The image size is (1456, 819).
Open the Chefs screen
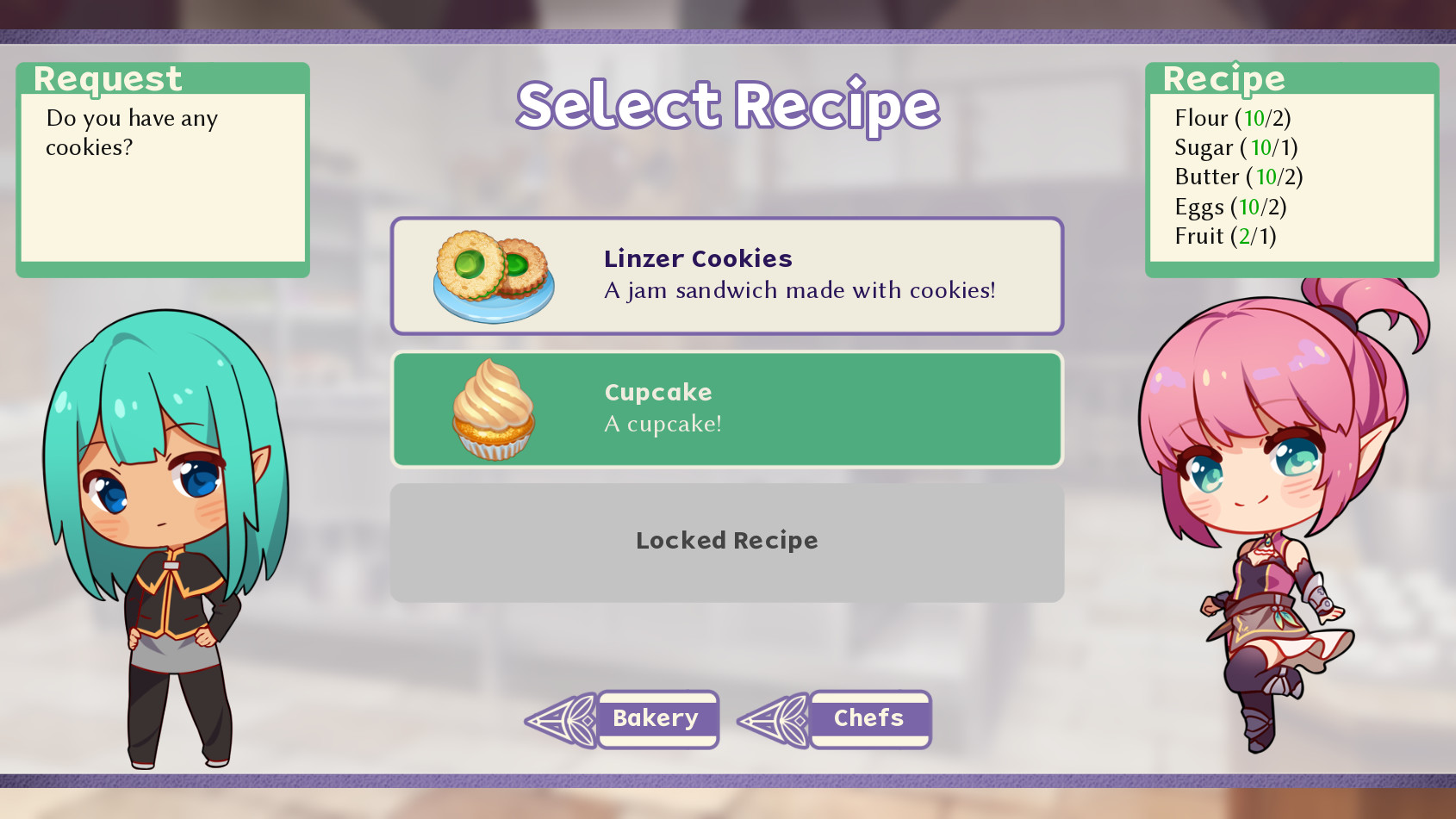[868, 718]
